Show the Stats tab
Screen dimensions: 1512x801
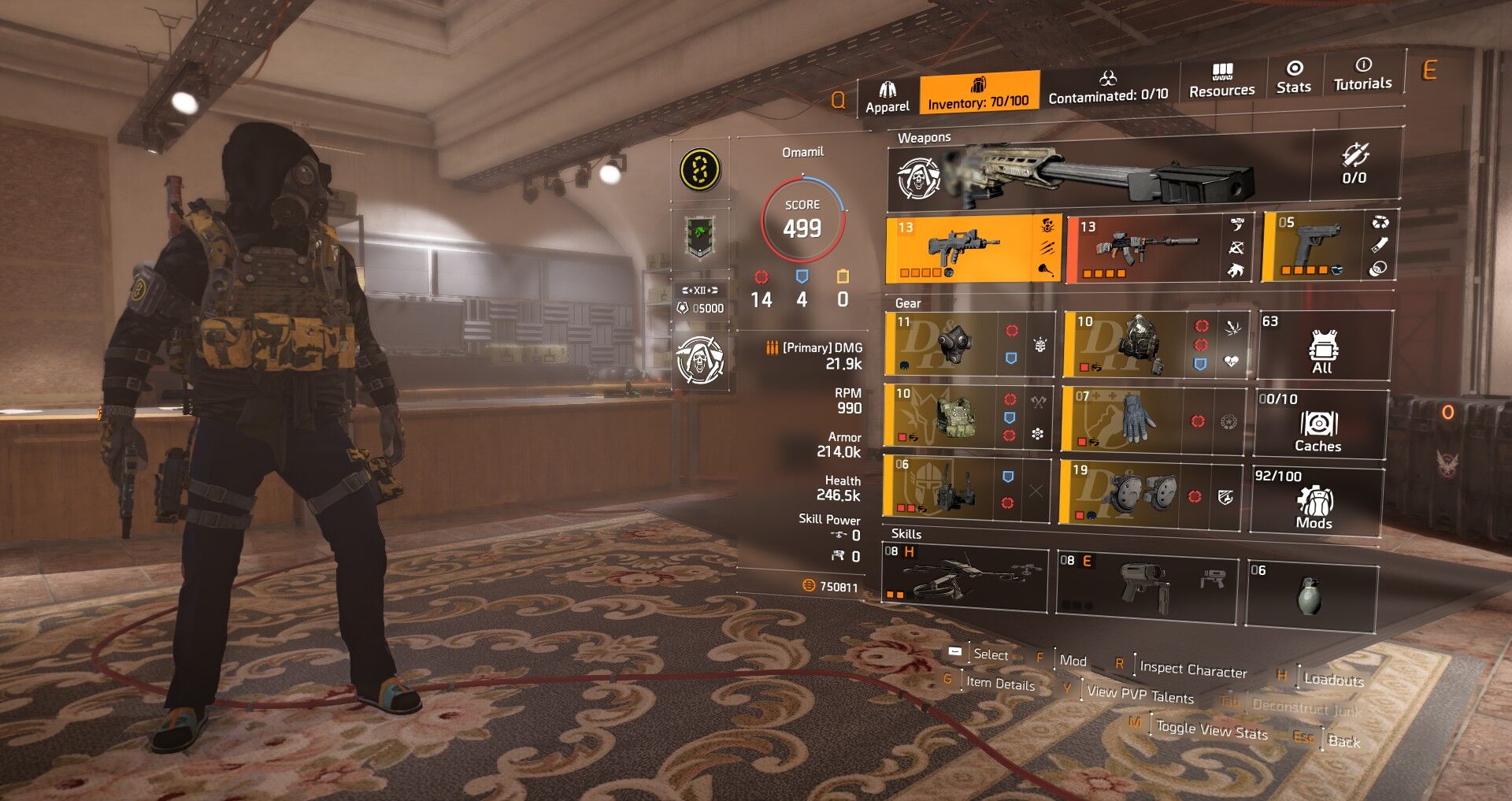[1293, 77]
